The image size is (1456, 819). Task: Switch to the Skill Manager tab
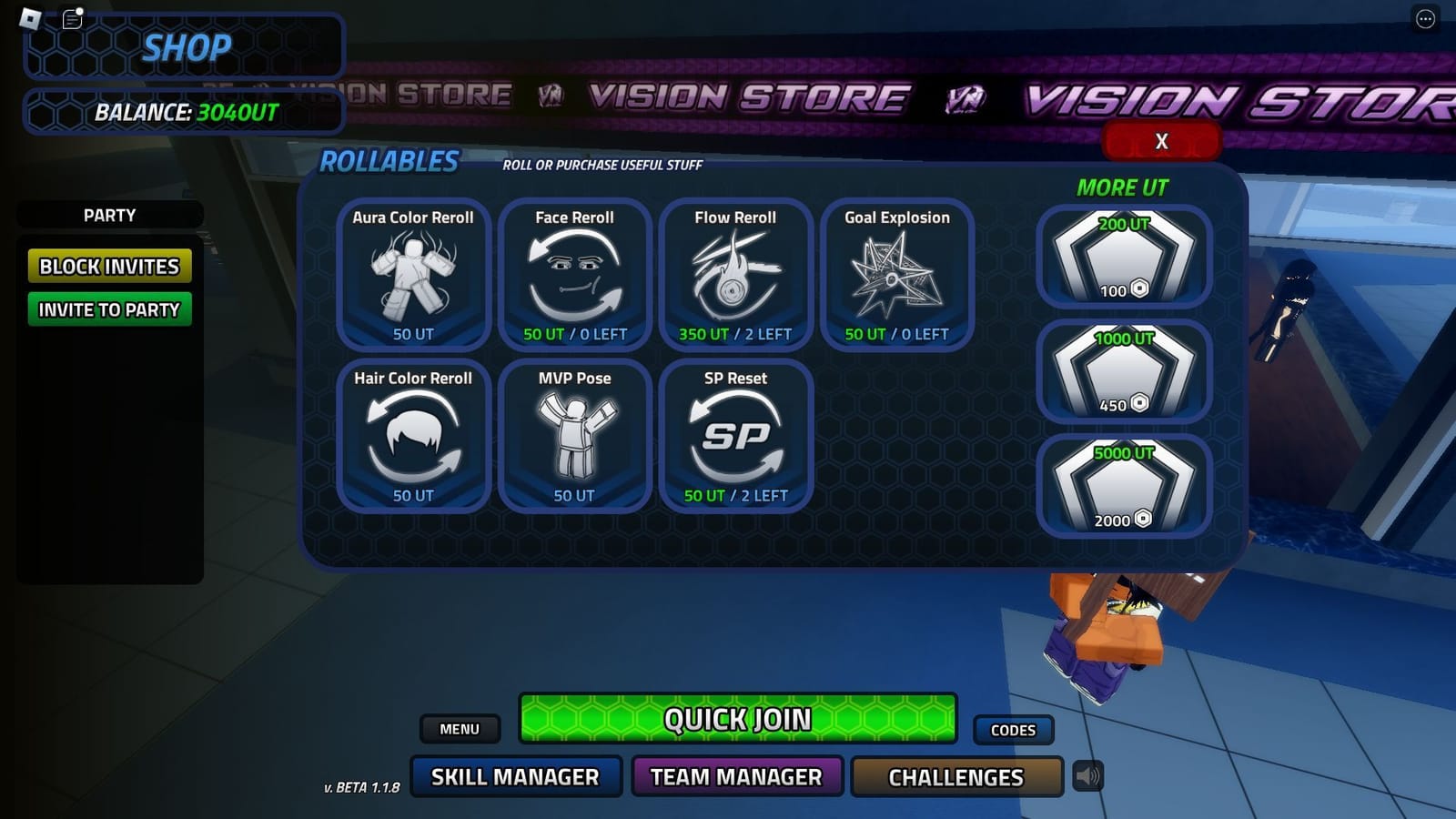click(x=516, y=776)
